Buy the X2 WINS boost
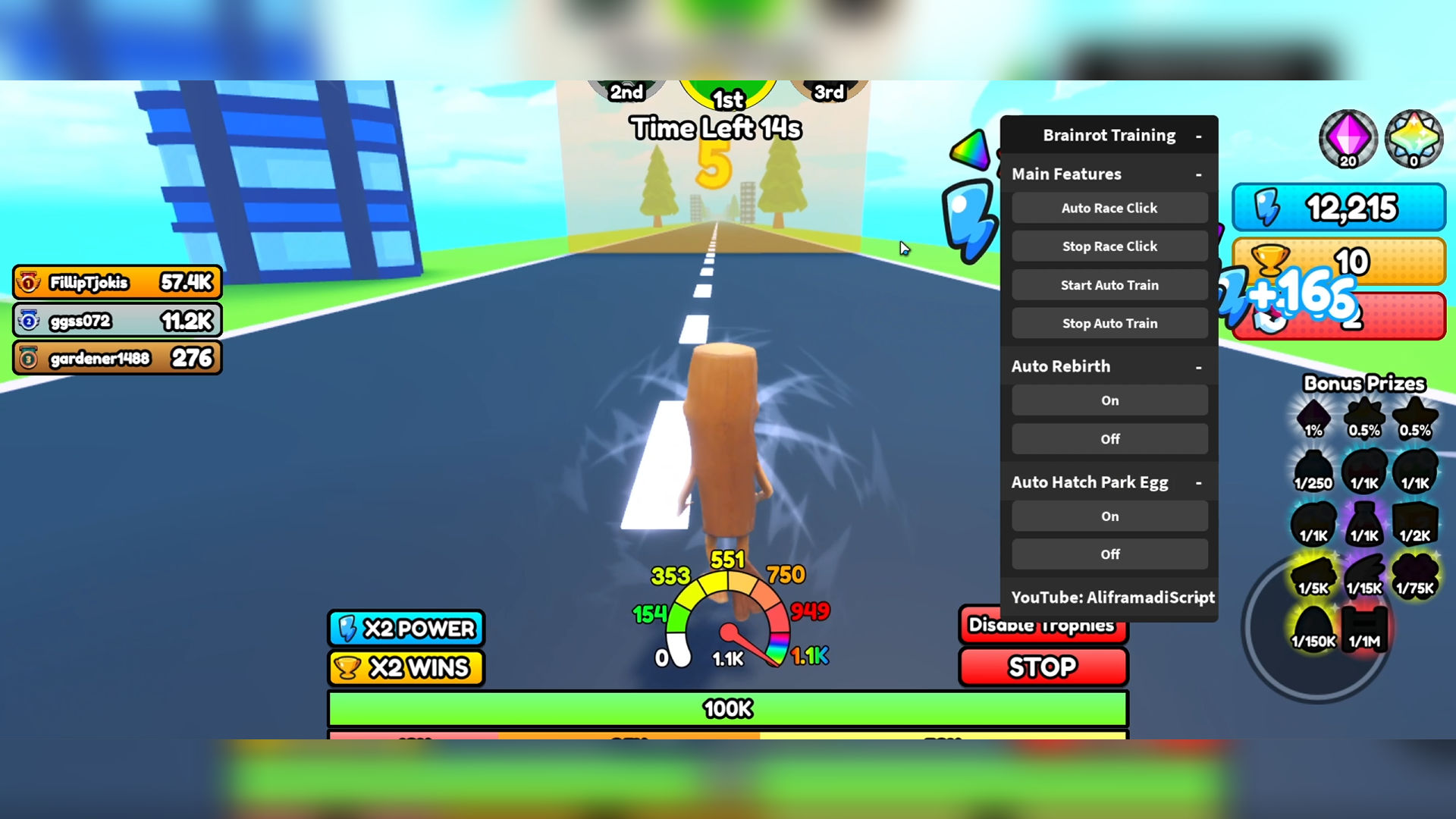 (x=406, y=667)
